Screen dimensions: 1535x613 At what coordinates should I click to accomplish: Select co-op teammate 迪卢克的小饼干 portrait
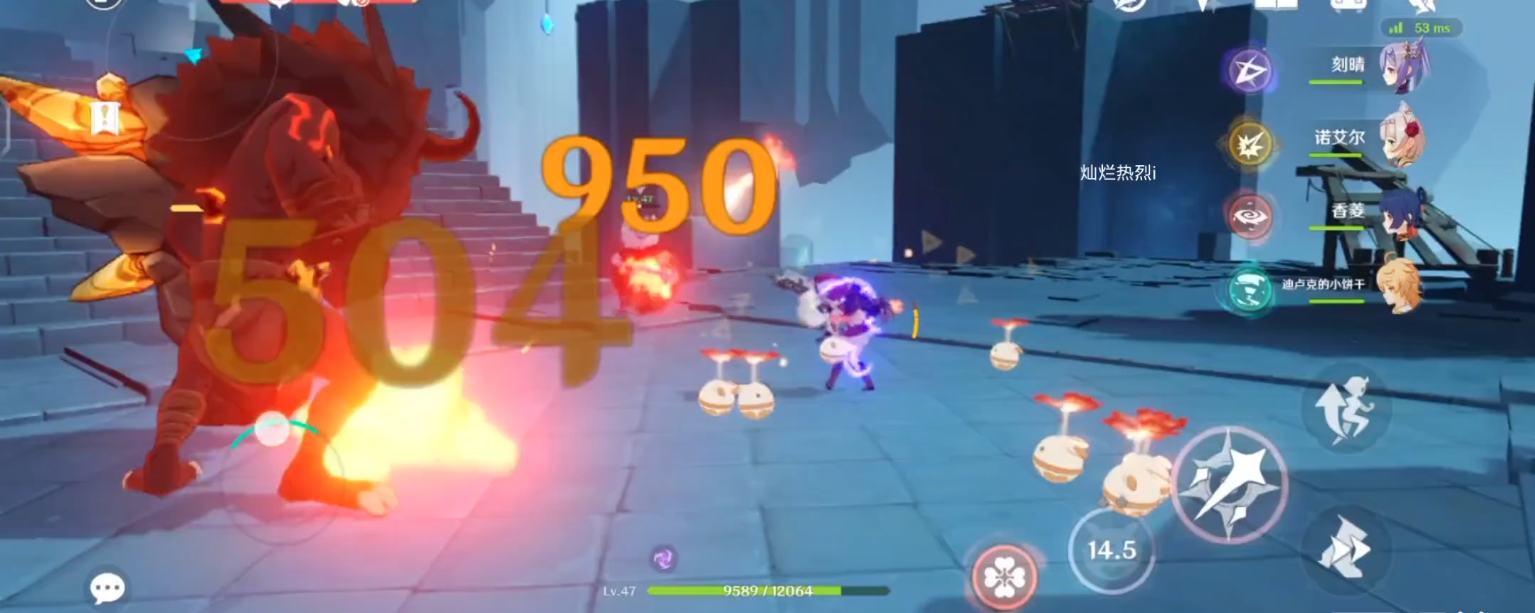(1398, 285)
